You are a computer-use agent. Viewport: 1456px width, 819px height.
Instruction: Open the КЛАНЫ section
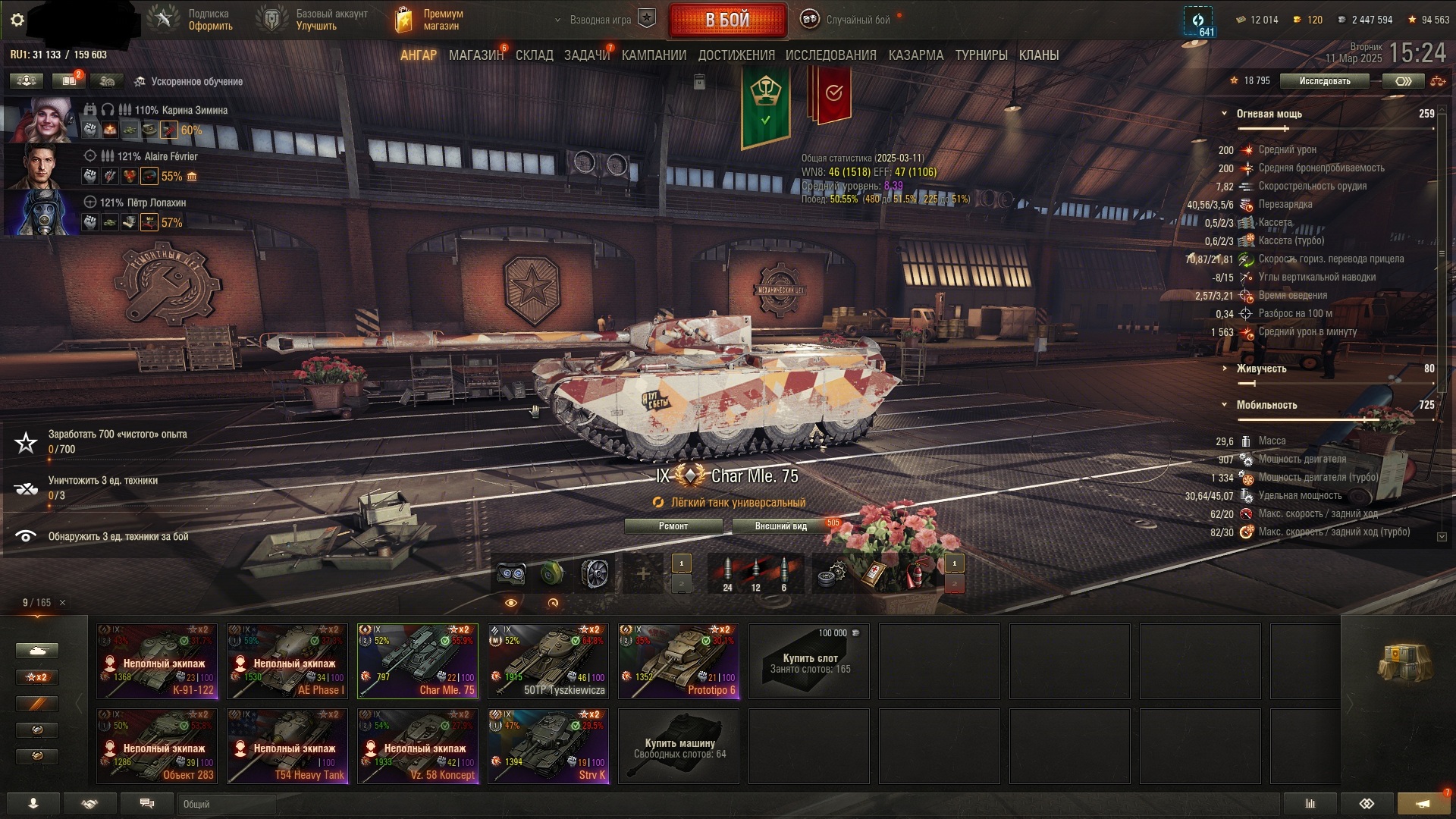pyautogui.click(x=1038, y=55)
